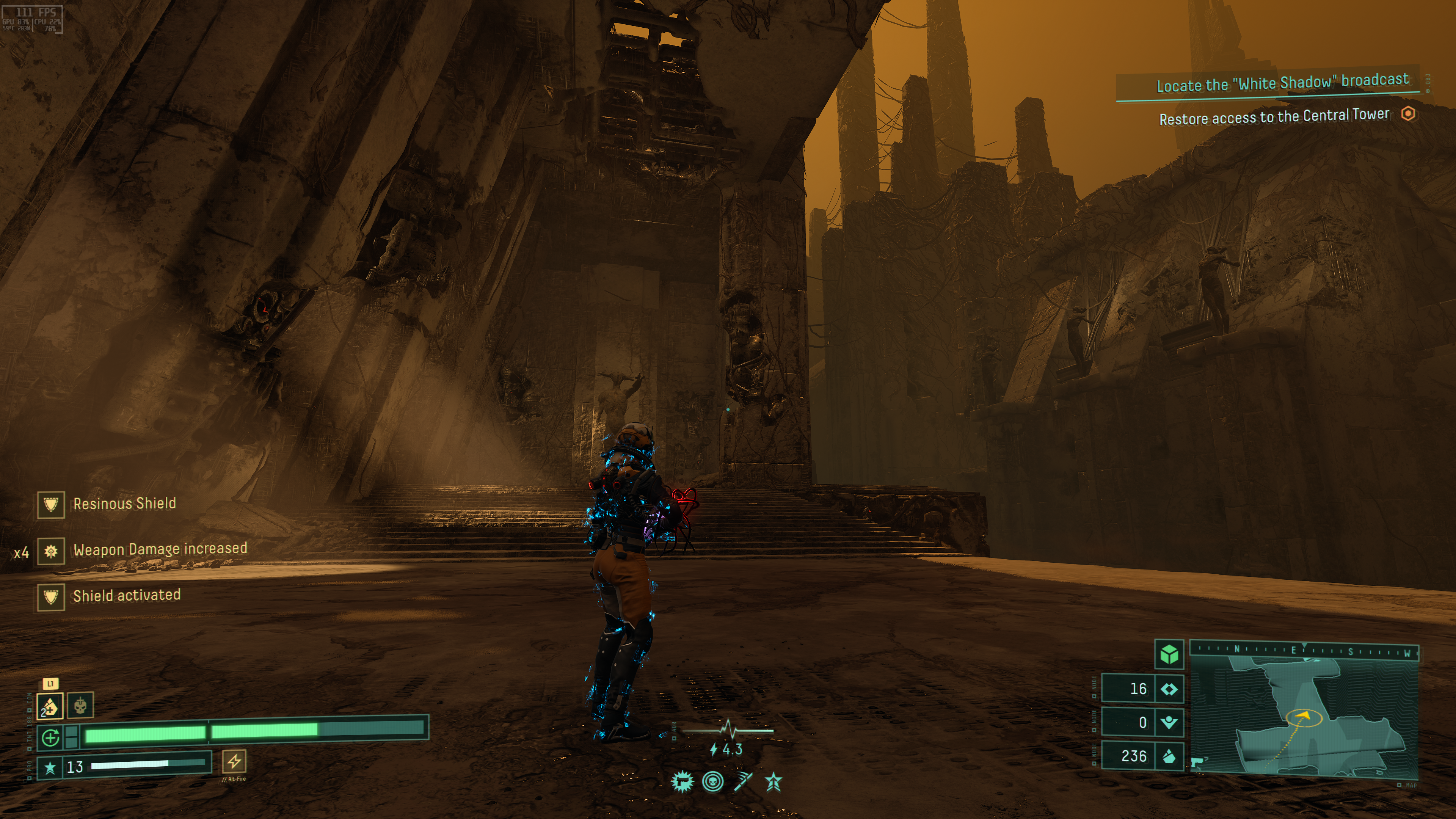This screenshot has width=1456, height=819.
Task: Click the Weapon Damage increased buff icon
Action: click(51, 551)
